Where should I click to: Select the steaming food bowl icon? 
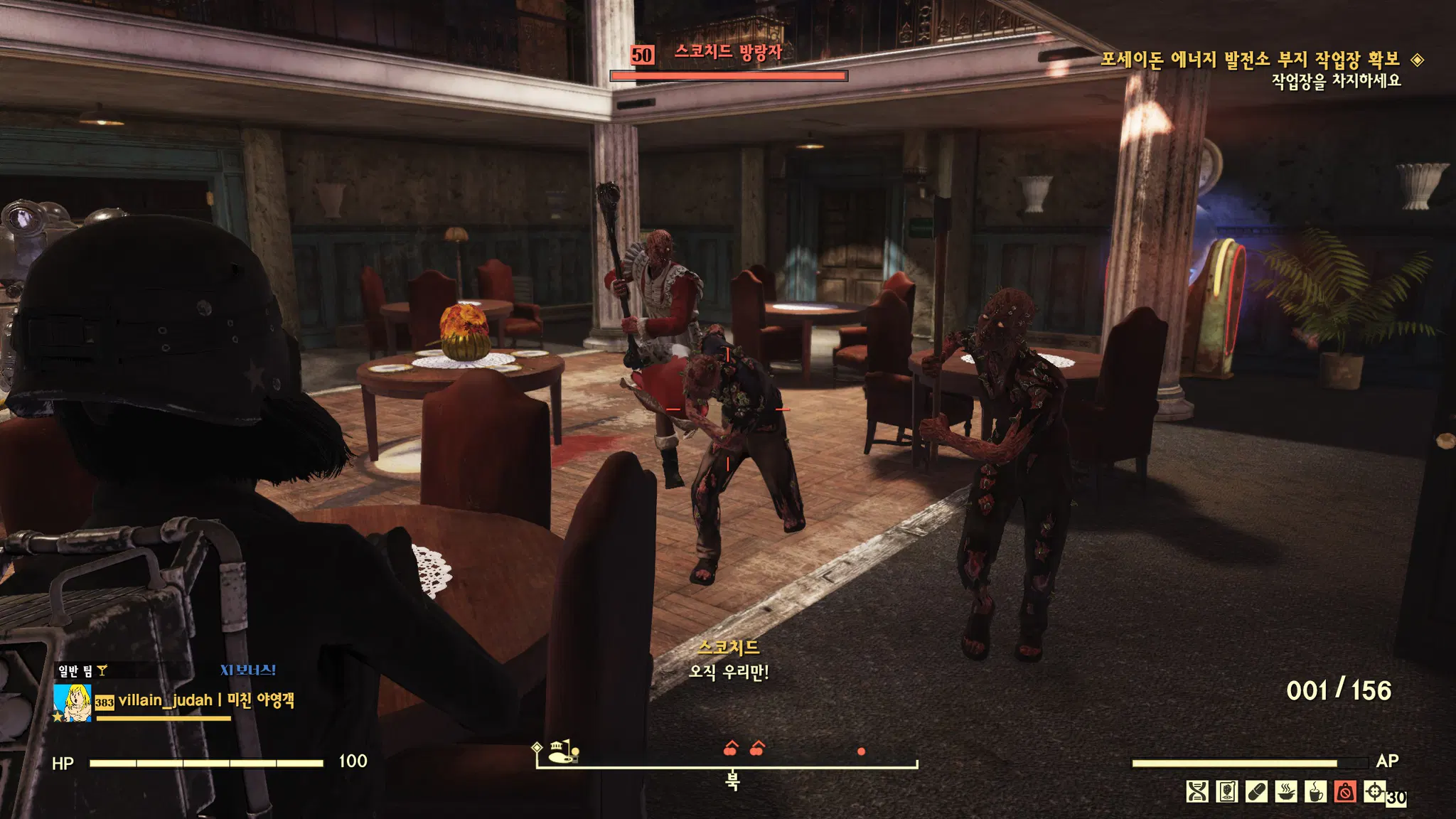(x=1286, y=791)
